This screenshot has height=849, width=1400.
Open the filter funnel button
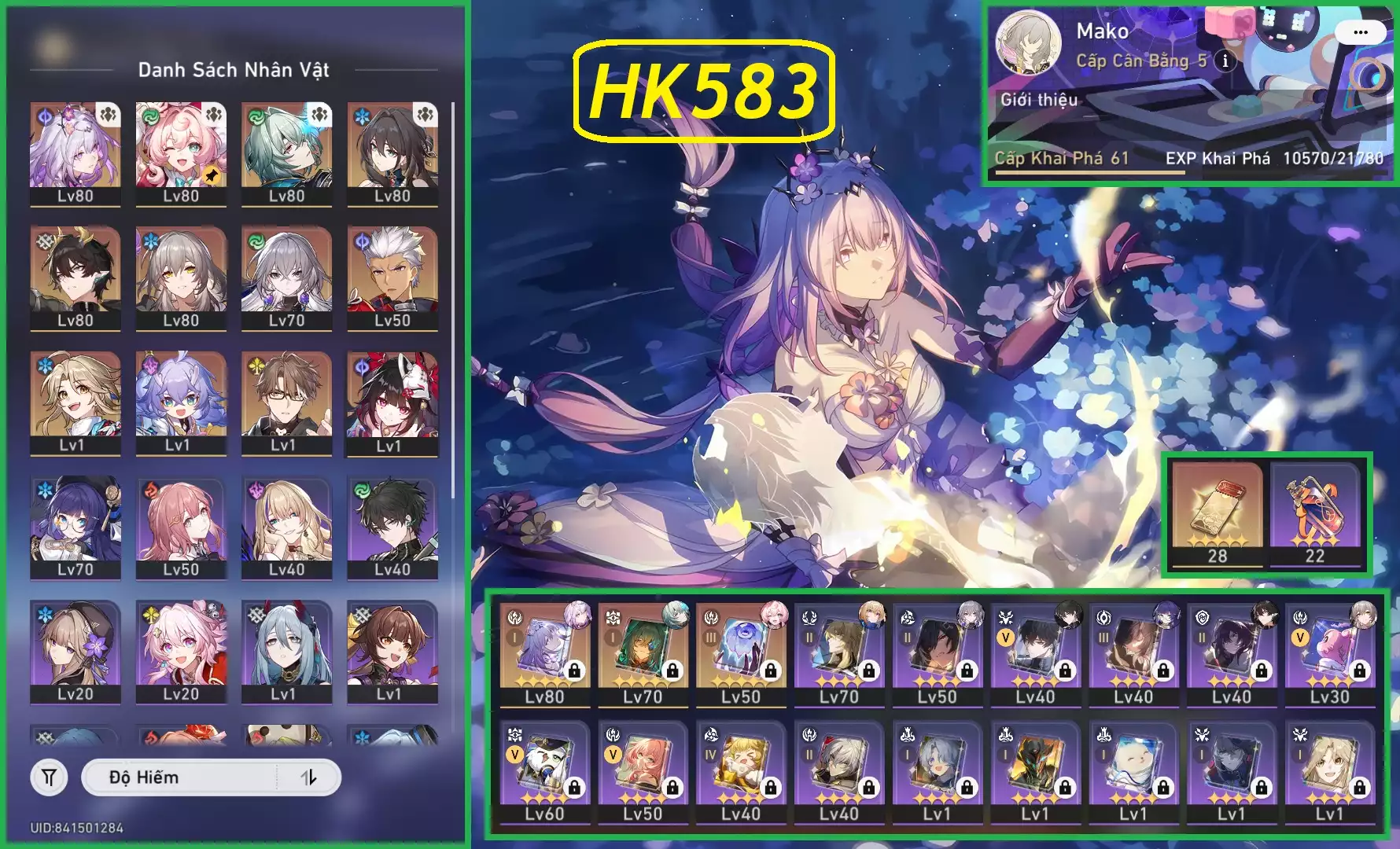click(x=49, y=777)
